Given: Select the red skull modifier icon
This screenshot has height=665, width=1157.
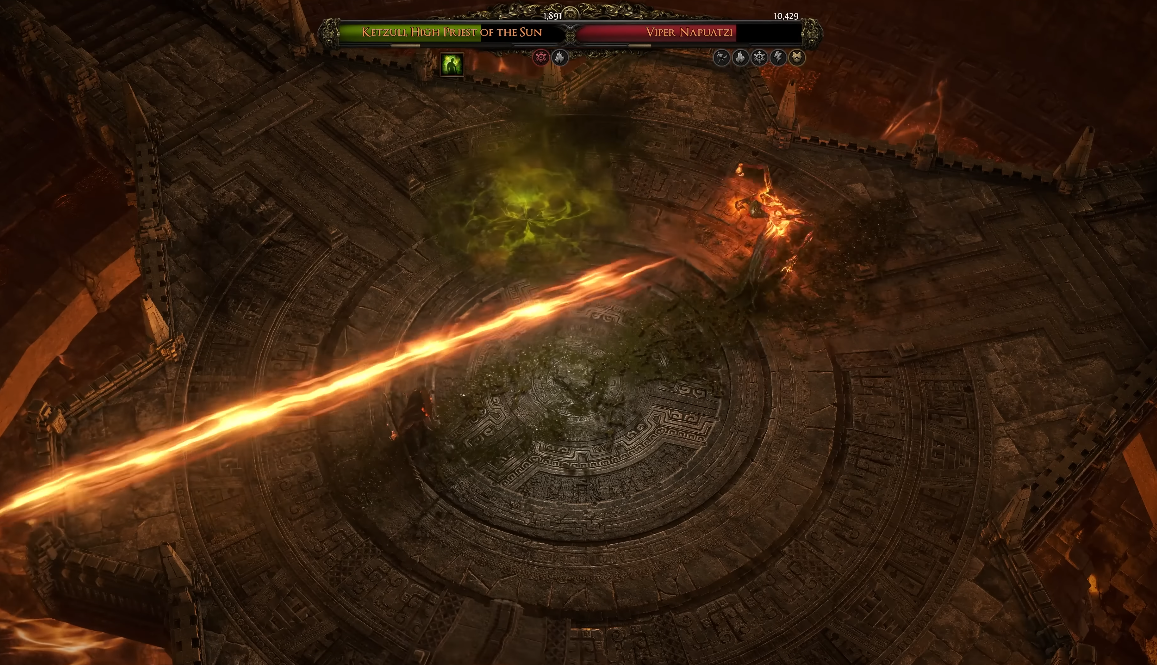Looking at the screenshot, I should pos(541,58).
